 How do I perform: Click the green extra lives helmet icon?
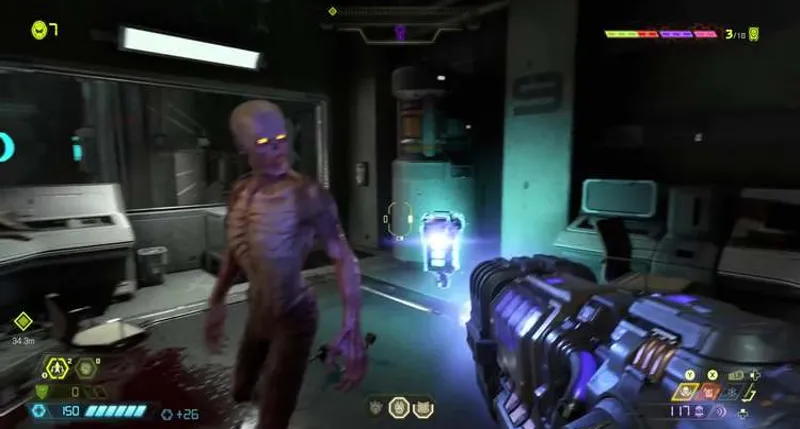[38, 29]
